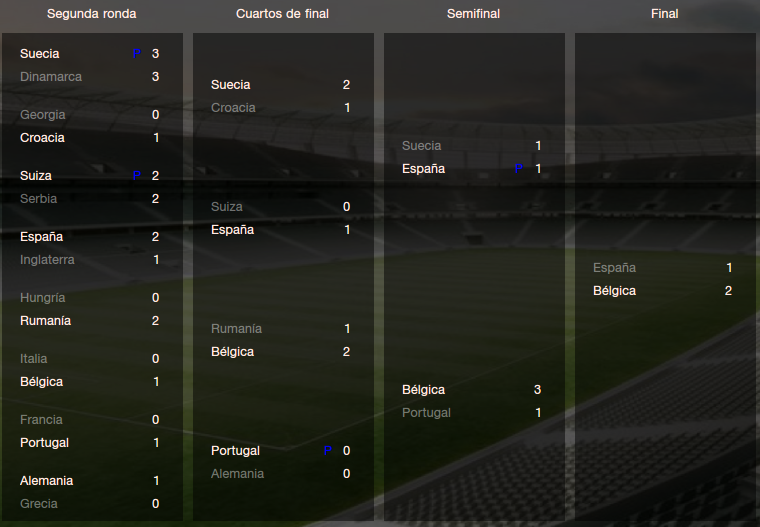Select Suecia in the Semifinal column
Viewport: 760px width, 527px height.
(421, 146)
